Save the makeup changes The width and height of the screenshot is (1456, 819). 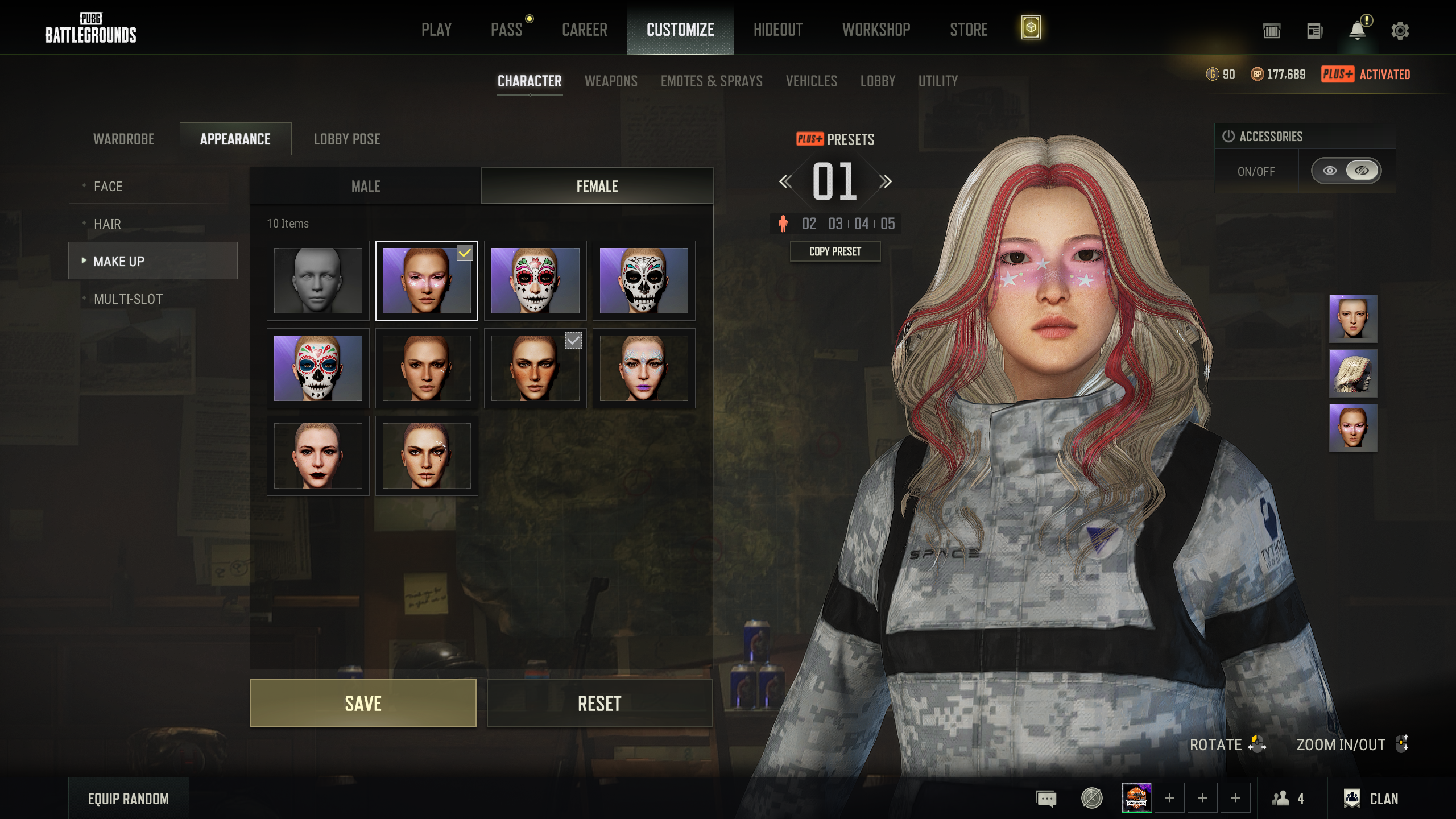tap(363, 703)
